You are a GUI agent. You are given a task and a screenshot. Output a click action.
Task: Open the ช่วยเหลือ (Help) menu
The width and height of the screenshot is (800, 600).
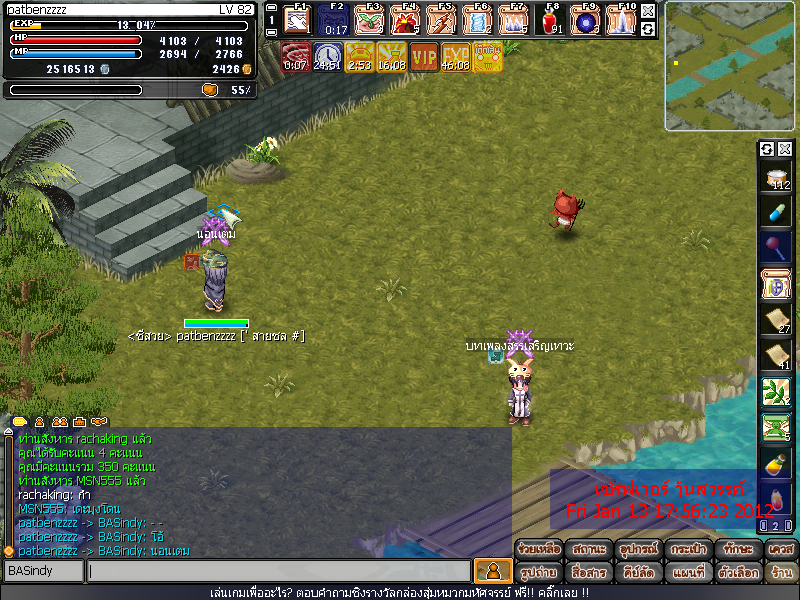click(539, 549)
